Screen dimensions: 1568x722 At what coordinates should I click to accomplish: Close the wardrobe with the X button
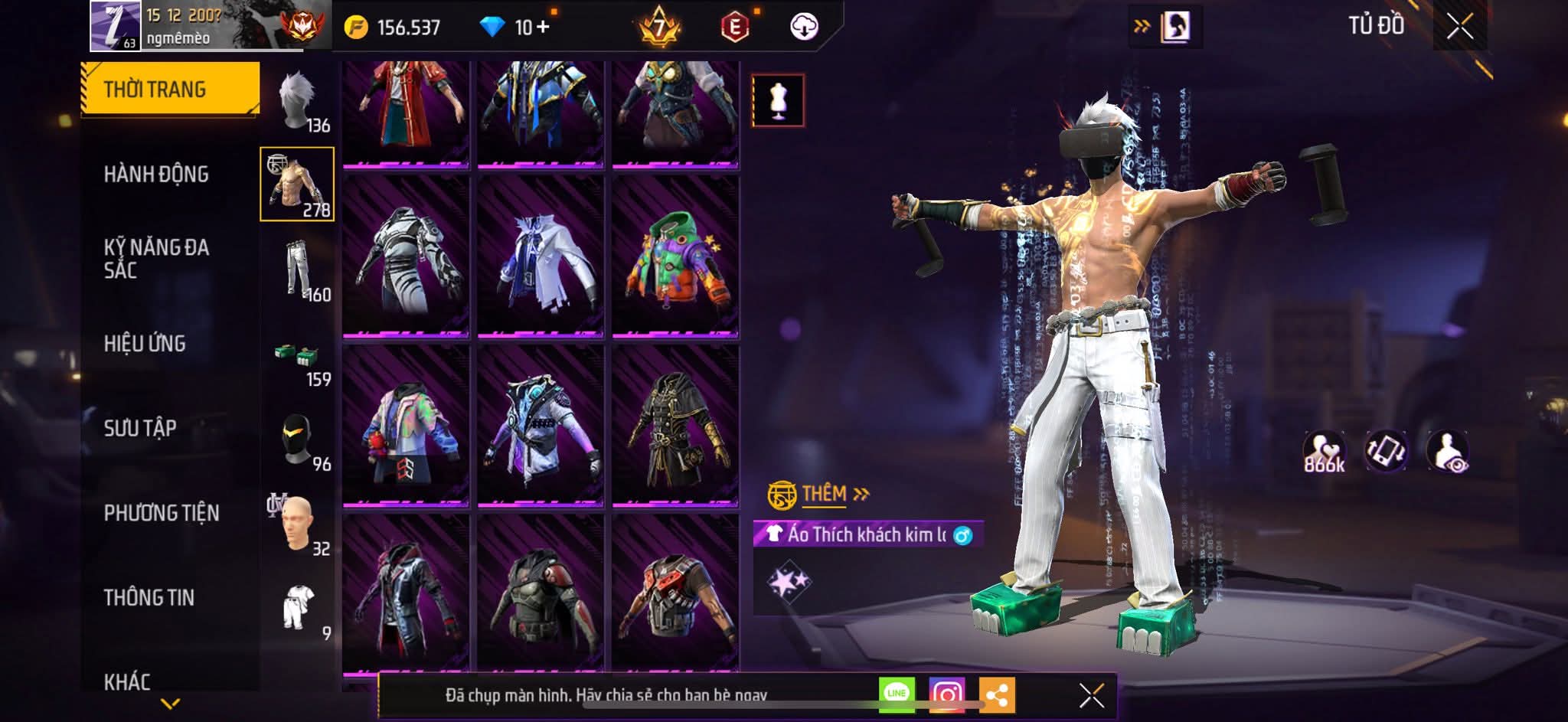(1459, 27)
